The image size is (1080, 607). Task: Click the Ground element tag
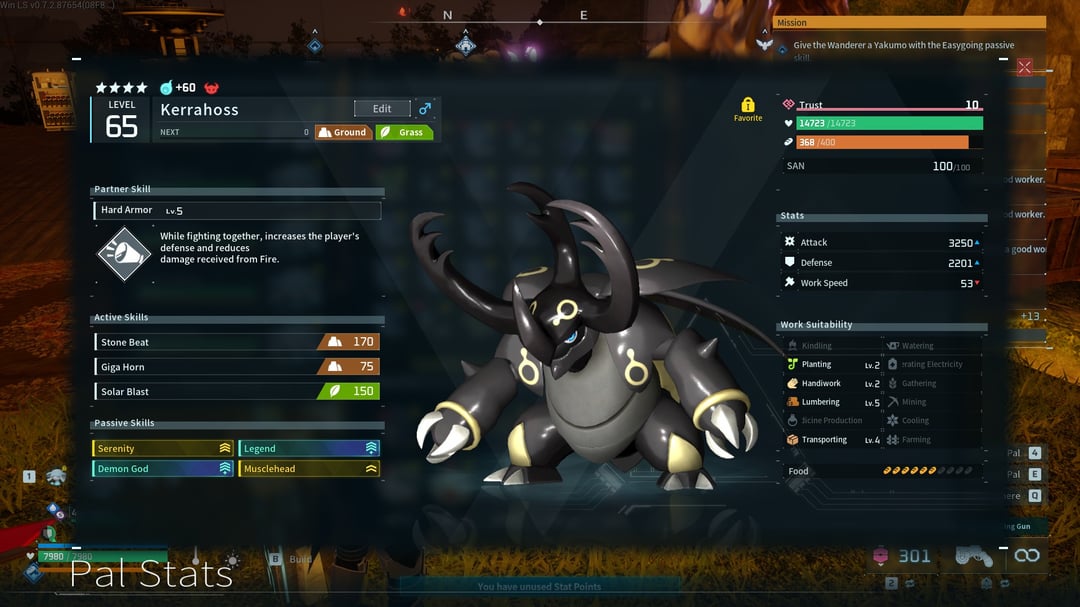343,132
